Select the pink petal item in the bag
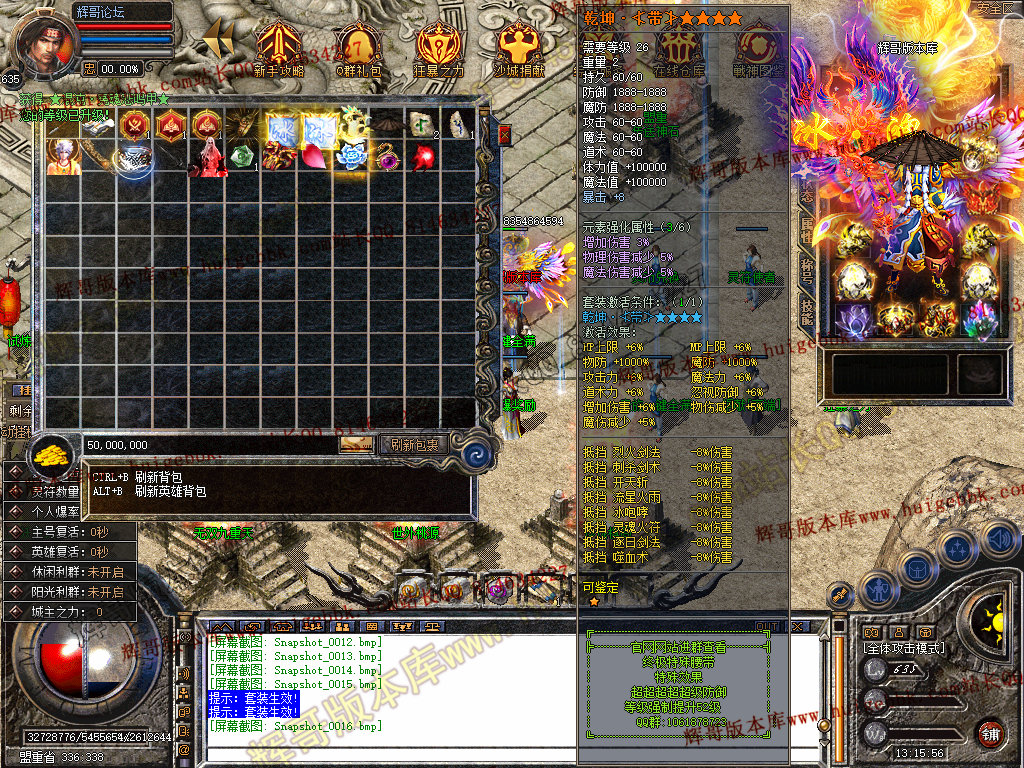Screen dimensions: 1024x768 (315, 157)
